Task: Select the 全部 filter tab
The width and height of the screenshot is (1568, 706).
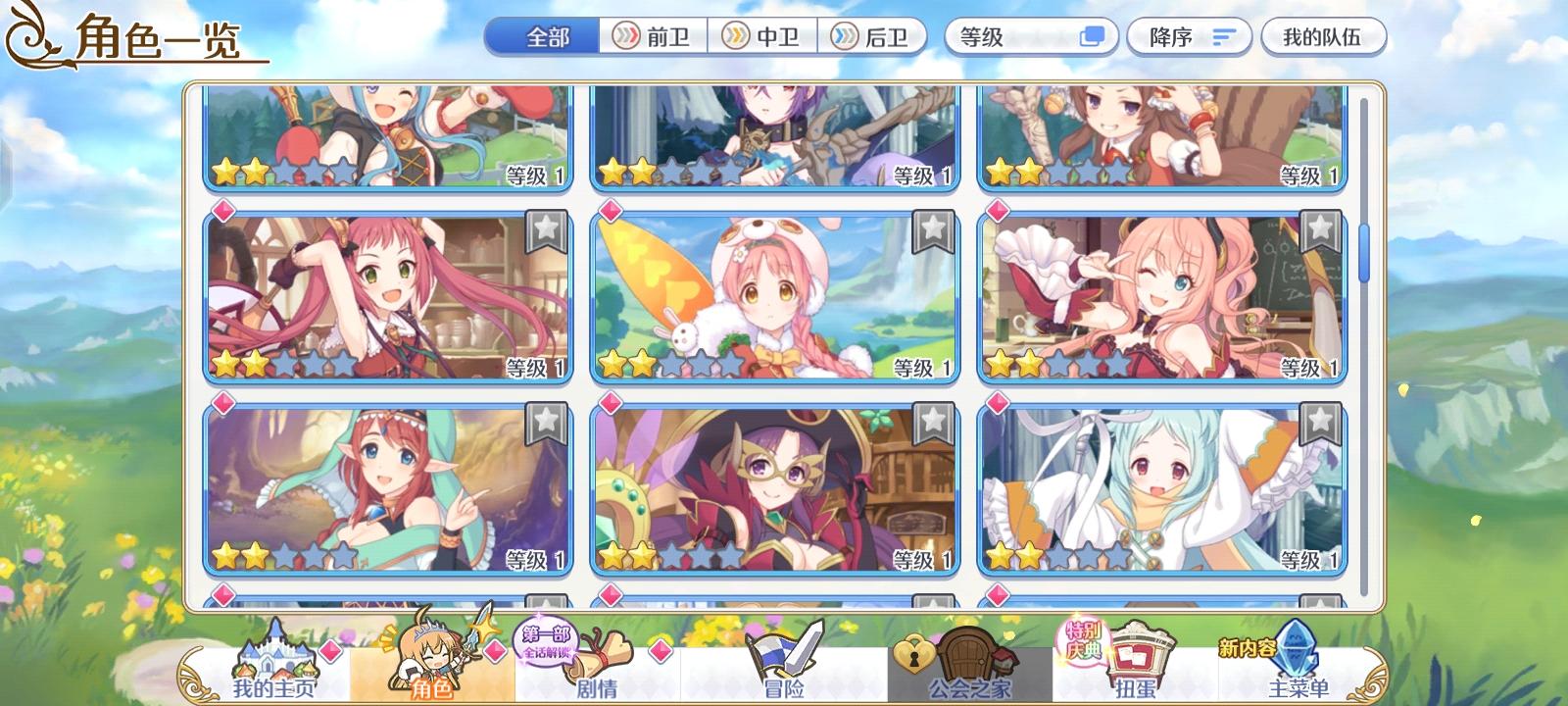Action: pos(540,35)
